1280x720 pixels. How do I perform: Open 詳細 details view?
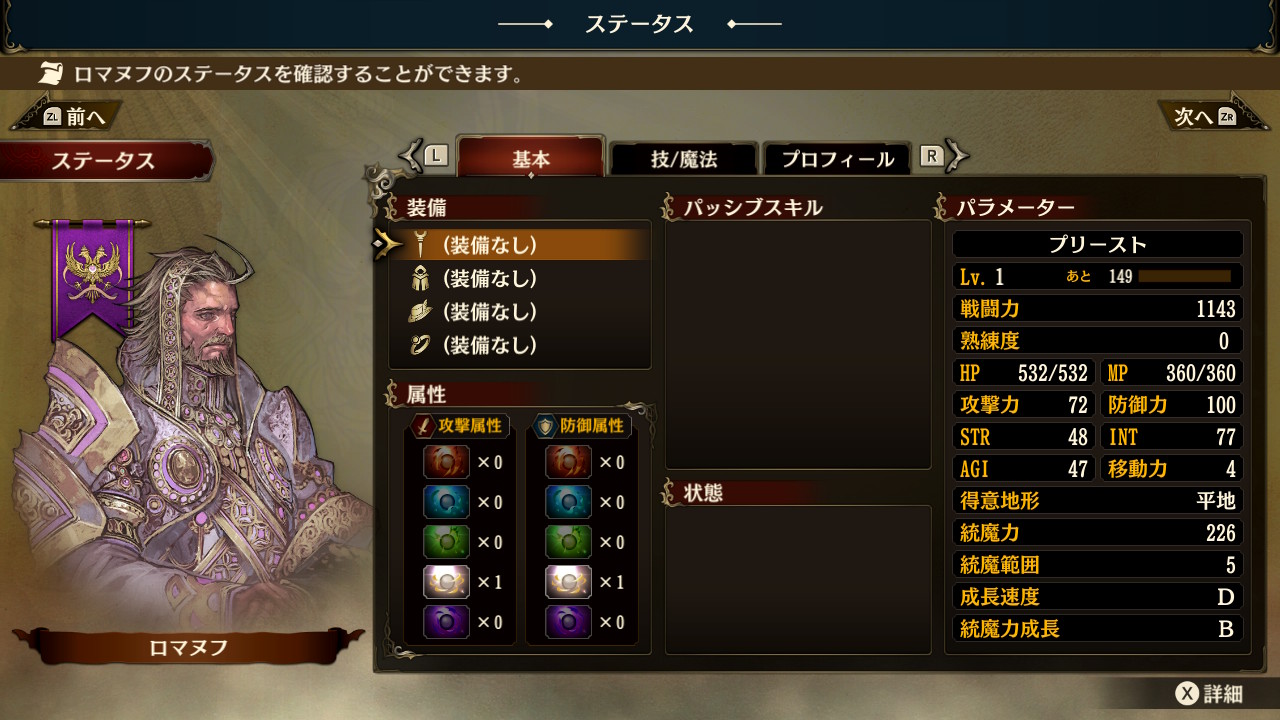(1209, 694)
